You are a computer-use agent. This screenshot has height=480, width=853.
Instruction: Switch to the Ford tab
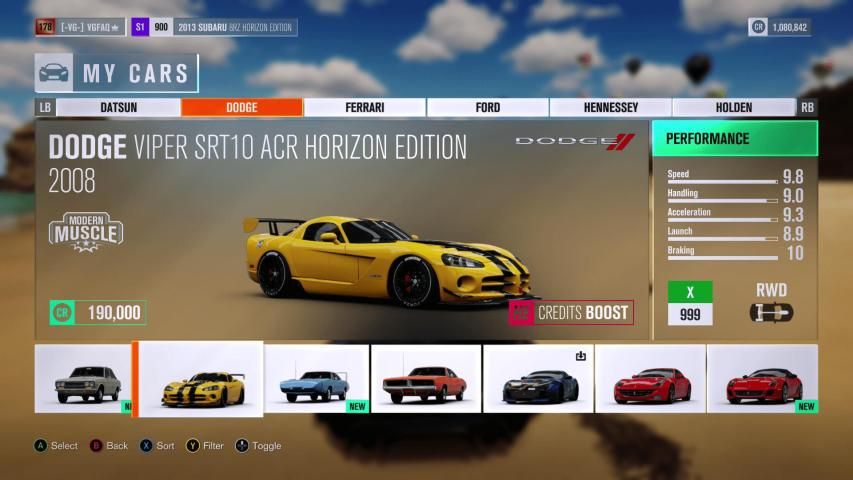coord(487,107)
